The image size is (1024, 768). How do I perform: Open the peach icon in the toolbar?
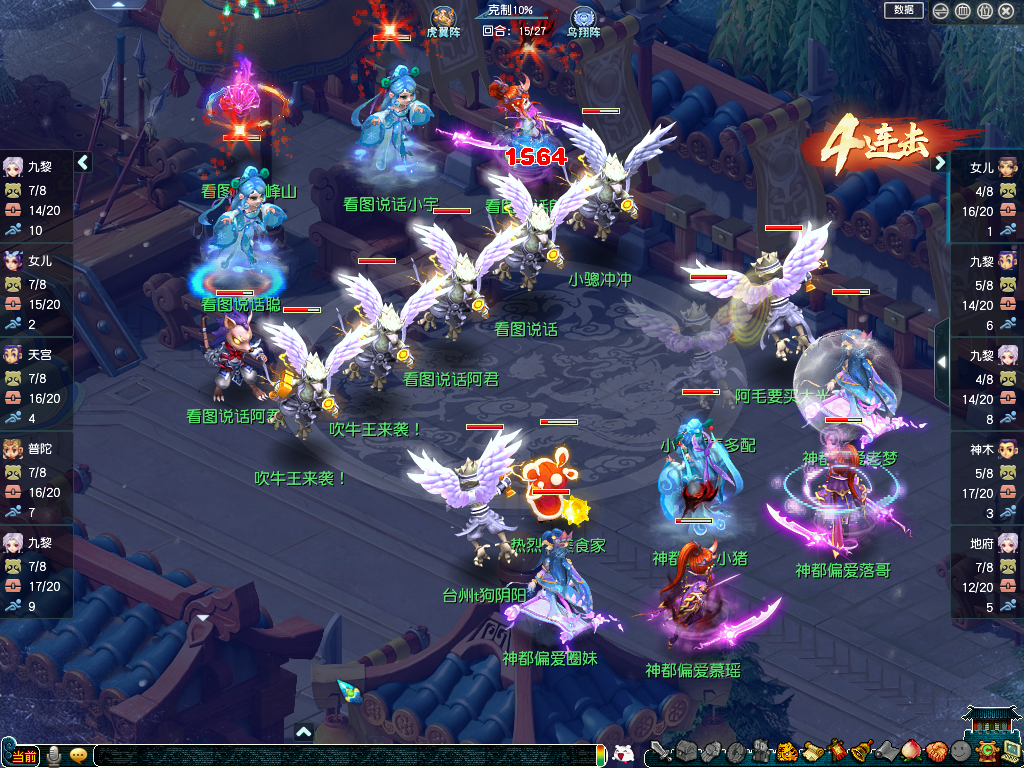point(910,751)
